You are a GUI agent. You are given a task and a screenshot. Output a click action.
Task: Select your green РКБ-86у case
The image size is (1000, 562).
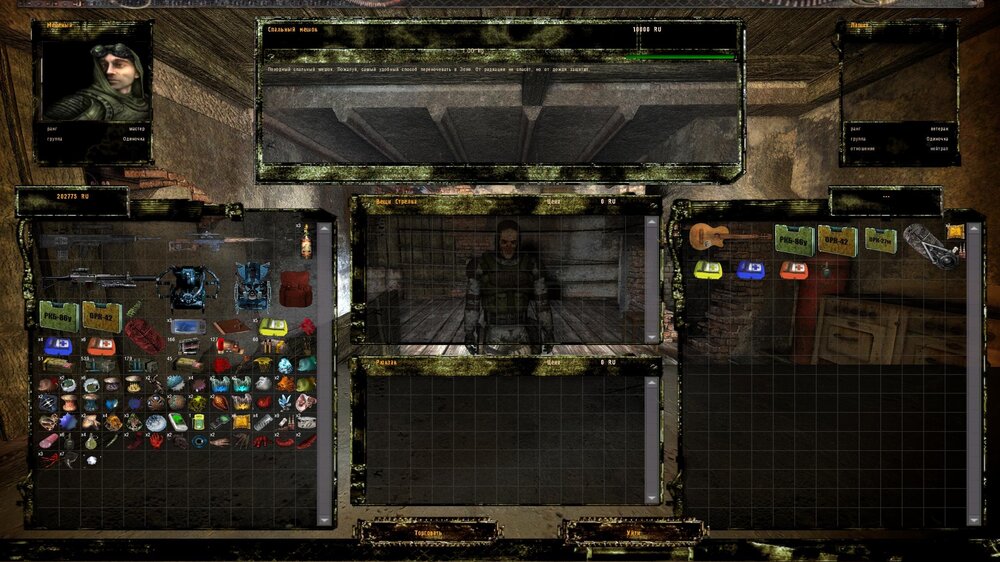point(59,316)
